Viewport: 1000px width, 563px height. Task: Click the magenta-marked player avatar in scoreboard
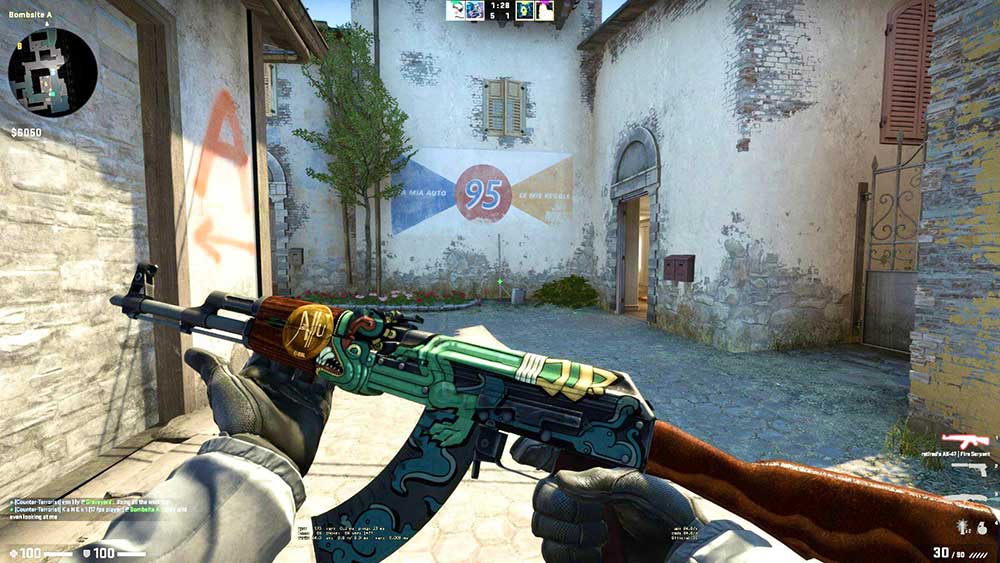click(x=544, y=10)
